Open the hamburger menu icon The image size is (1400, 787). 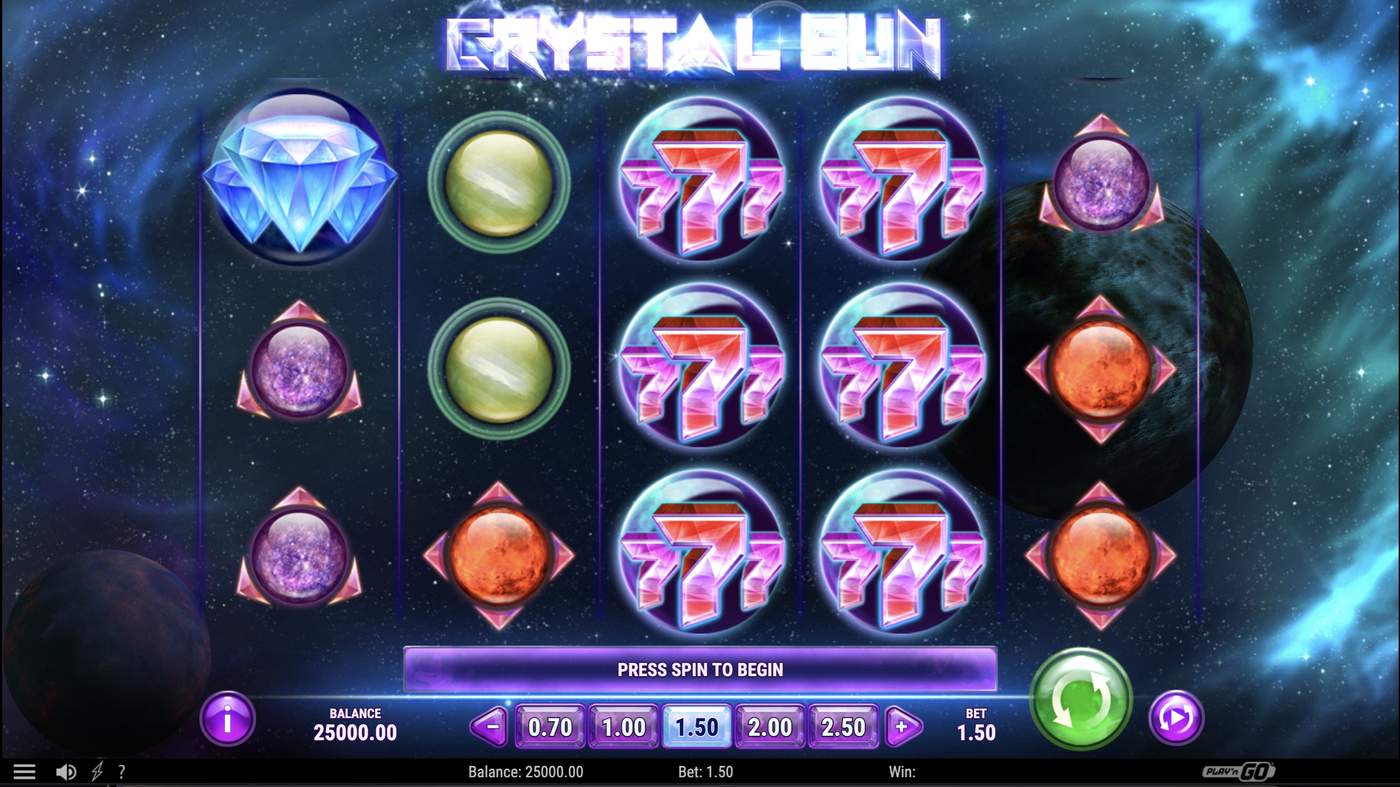tap(24, 771)
